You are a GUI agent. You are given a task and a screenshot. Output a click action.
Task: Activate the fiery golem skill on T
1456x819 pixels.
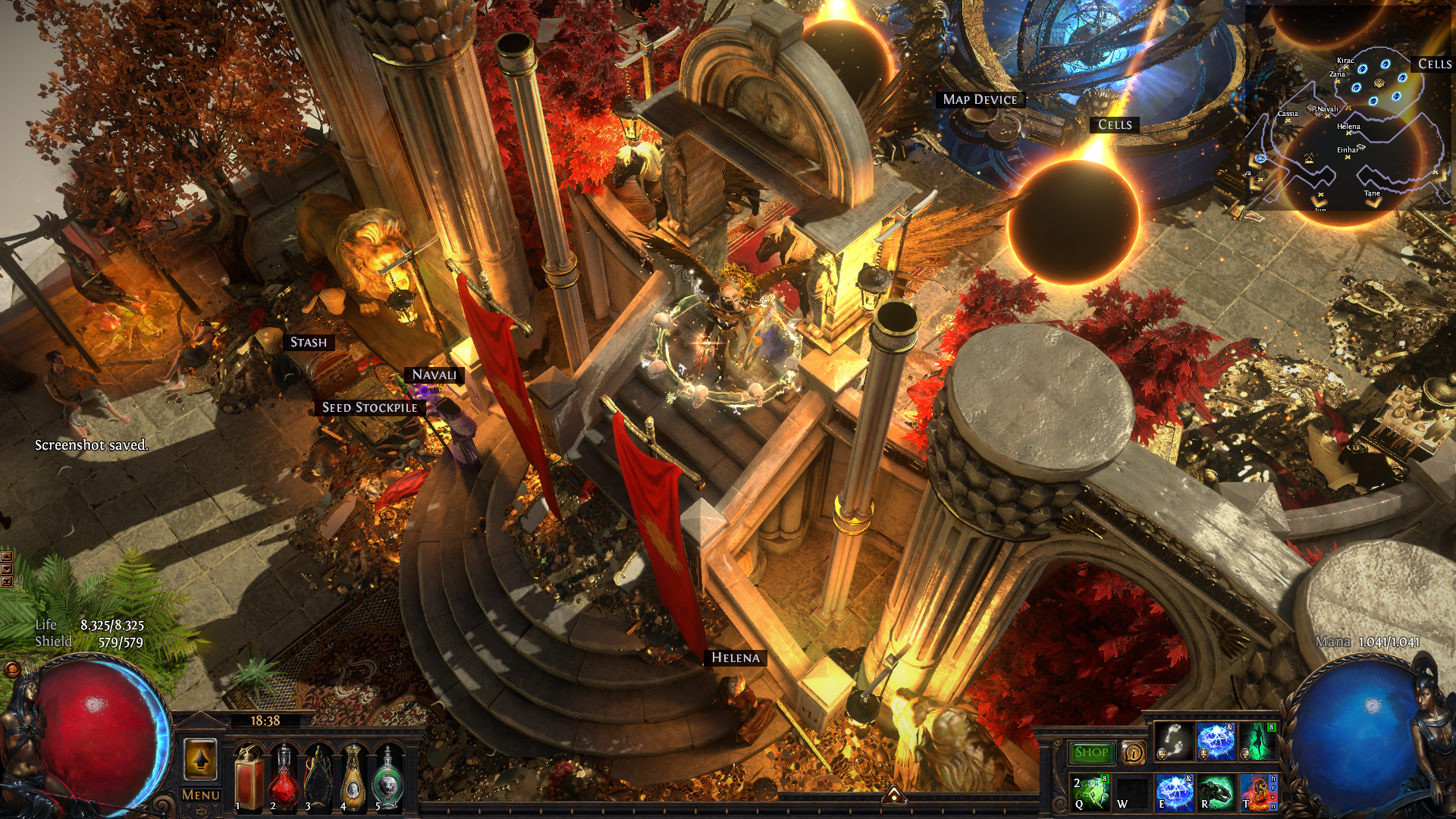1258,792
